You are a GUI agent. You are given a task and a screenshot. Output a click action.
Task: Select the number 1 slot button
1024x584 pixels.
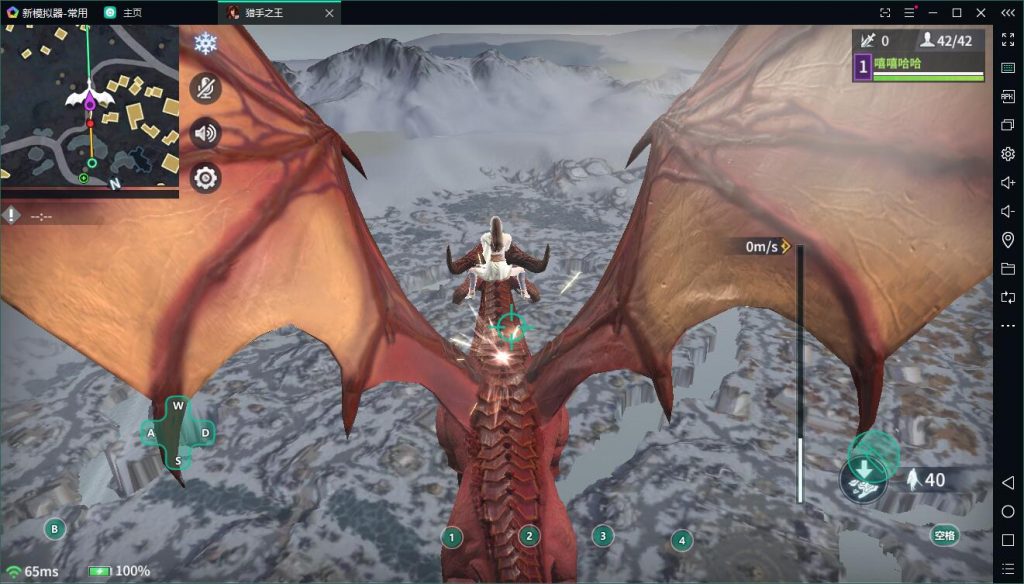pos(452,537)
